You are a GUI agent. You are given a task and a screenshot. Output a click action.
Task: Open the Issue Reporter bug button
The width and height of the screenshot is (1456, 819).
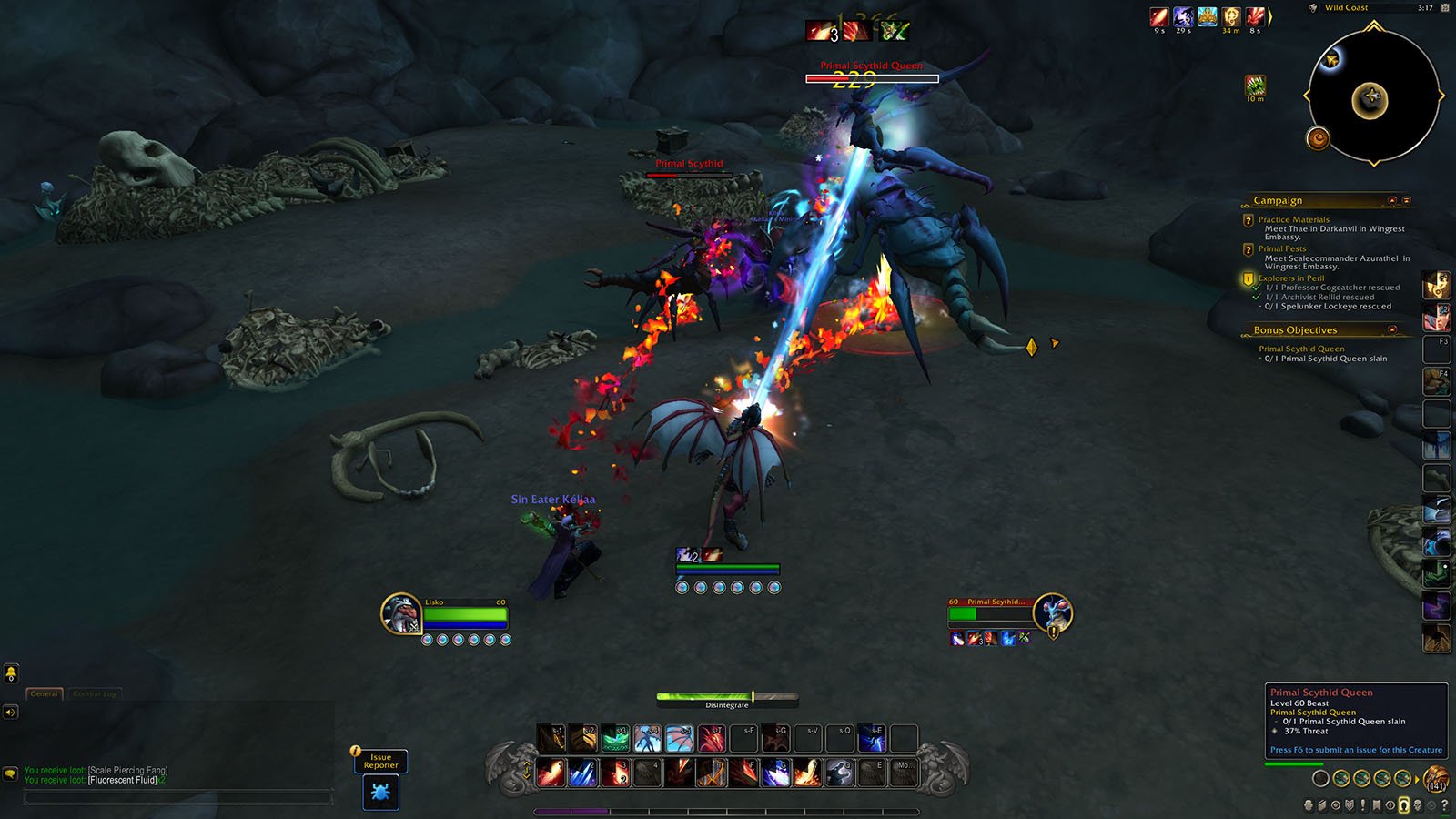(380, 793)
